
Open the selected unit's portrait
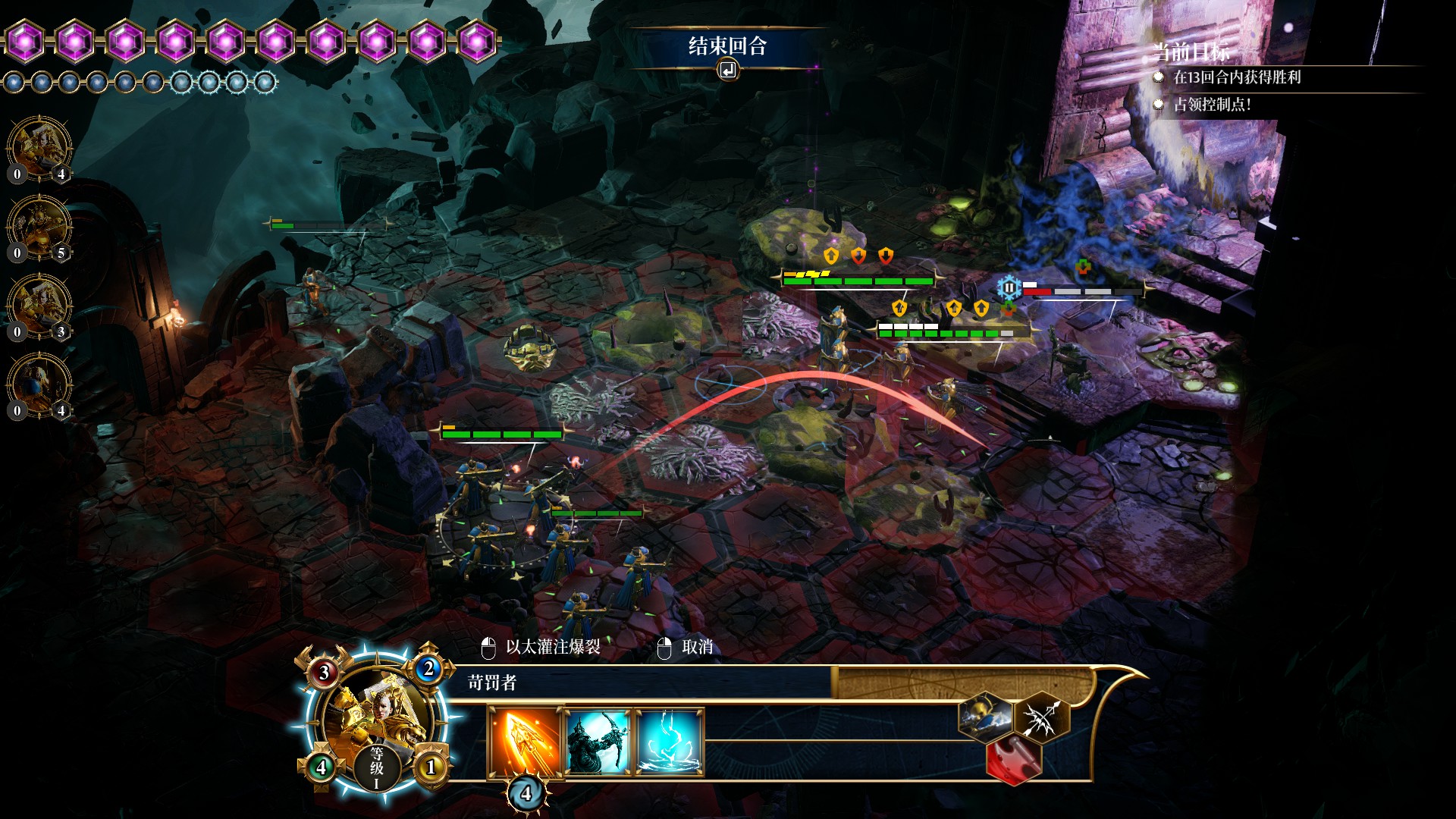(375, 717)
